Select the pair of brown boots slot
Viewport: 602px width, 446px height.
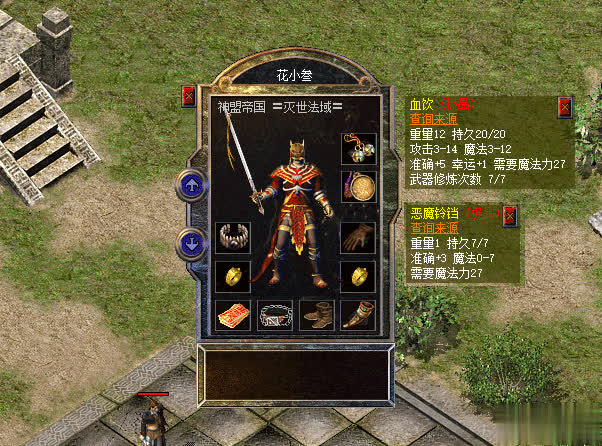click(x=316, y=315)
